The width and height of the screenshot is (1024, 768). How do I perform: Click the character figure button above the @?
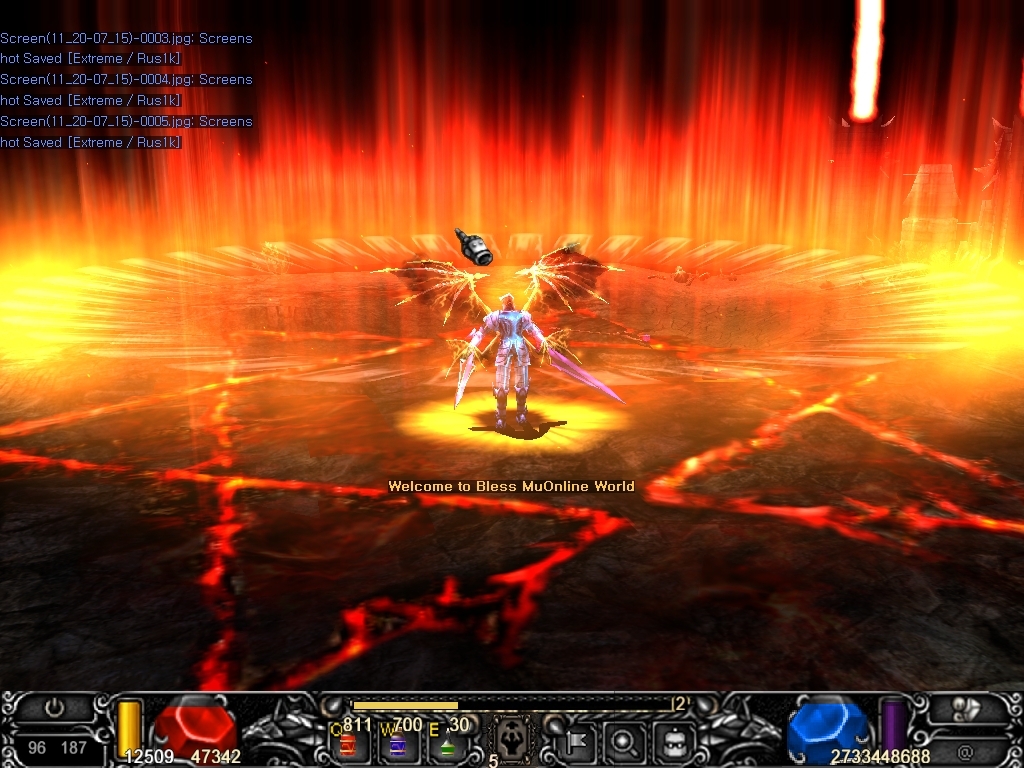coord(966,708)
